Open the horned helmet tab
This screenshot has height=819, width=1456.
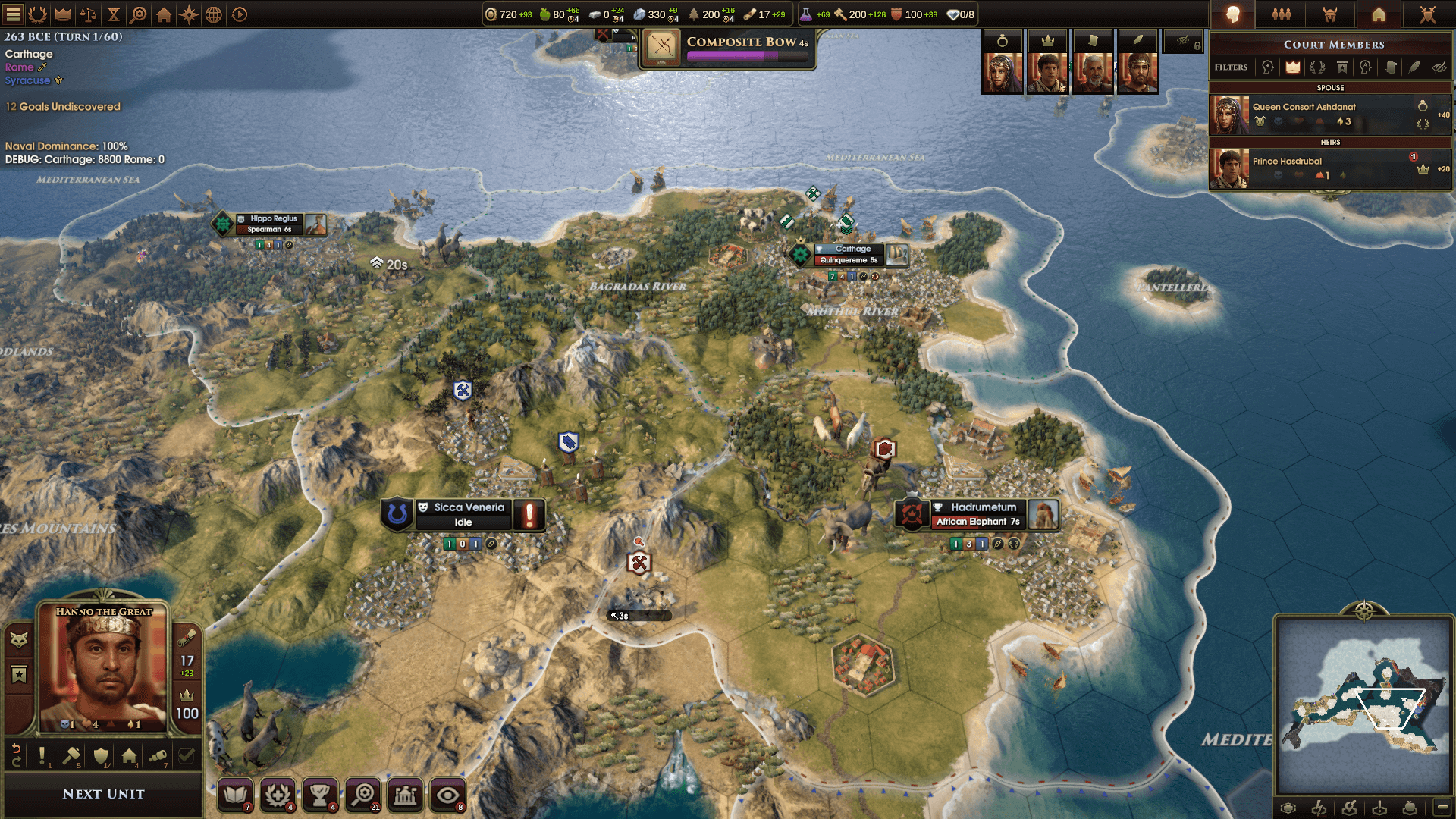(1330, 14)
